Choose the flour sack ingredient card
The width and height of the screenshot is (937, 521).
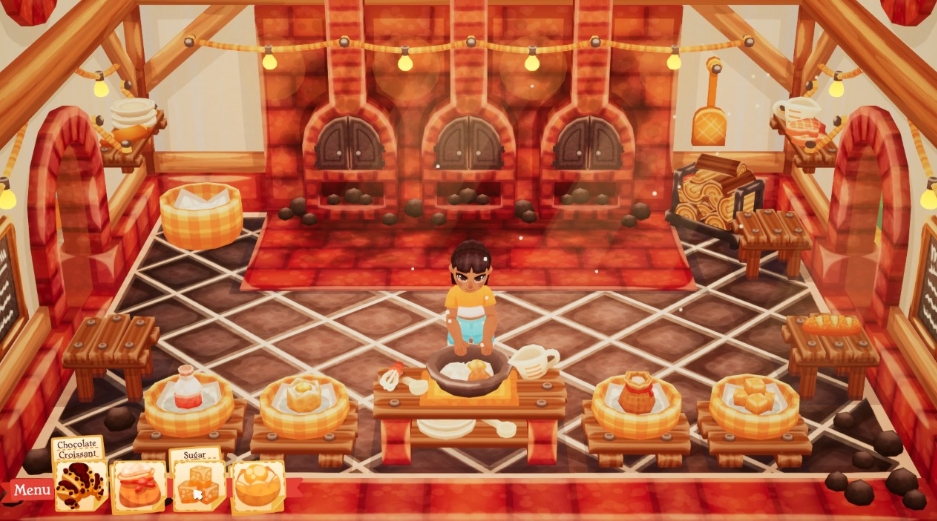point(138,487)
